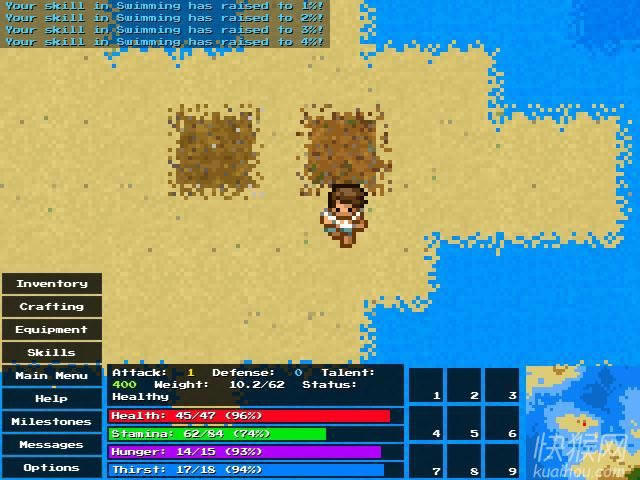
Task: Click quickslot number 5
Action: click(x=464, y=423)
